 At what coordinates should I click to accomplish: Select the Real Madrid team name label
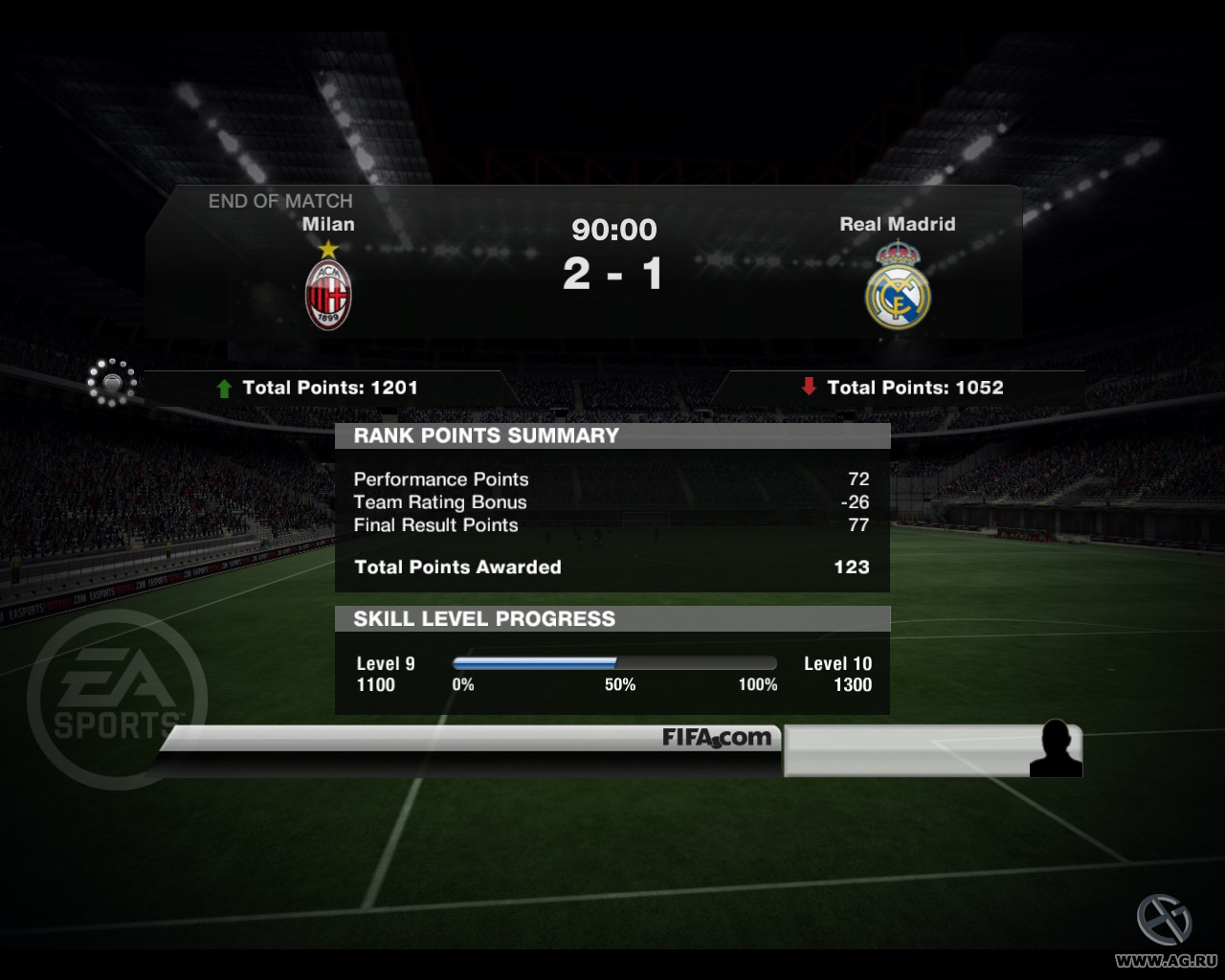(x=898, y=224)
